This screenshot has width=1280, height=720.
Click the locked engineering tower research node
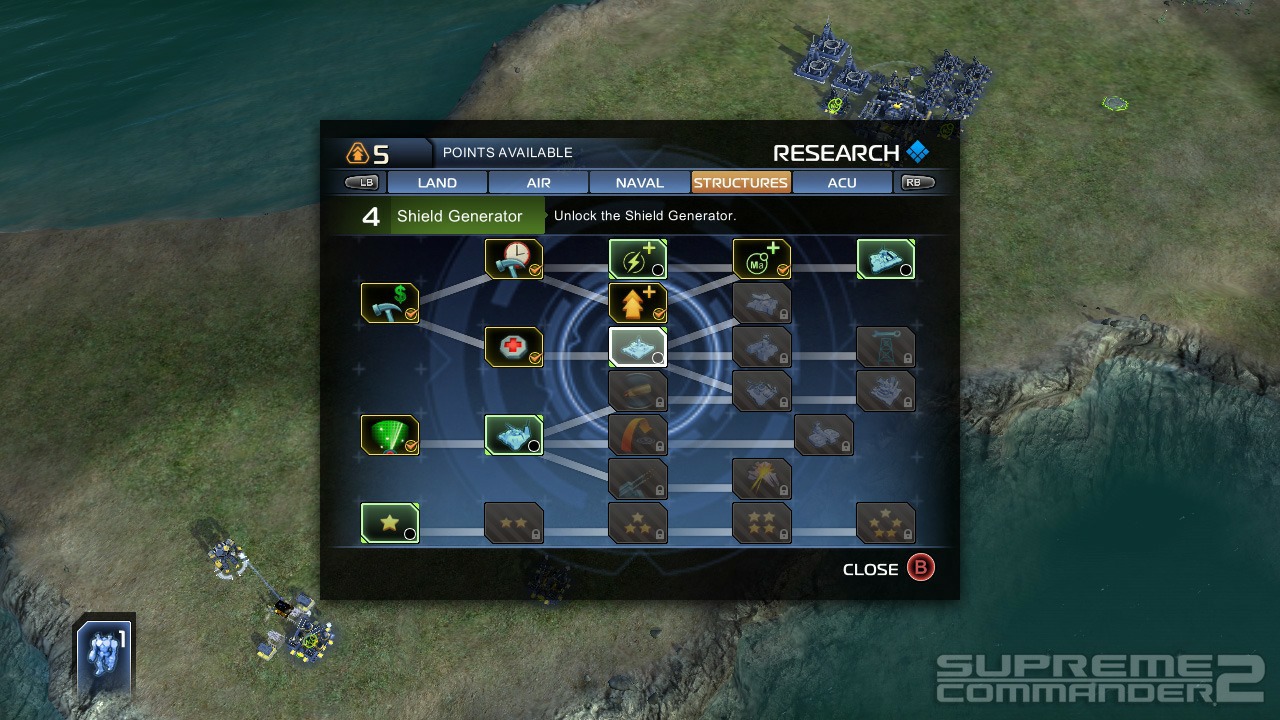[x=886, y=346]
